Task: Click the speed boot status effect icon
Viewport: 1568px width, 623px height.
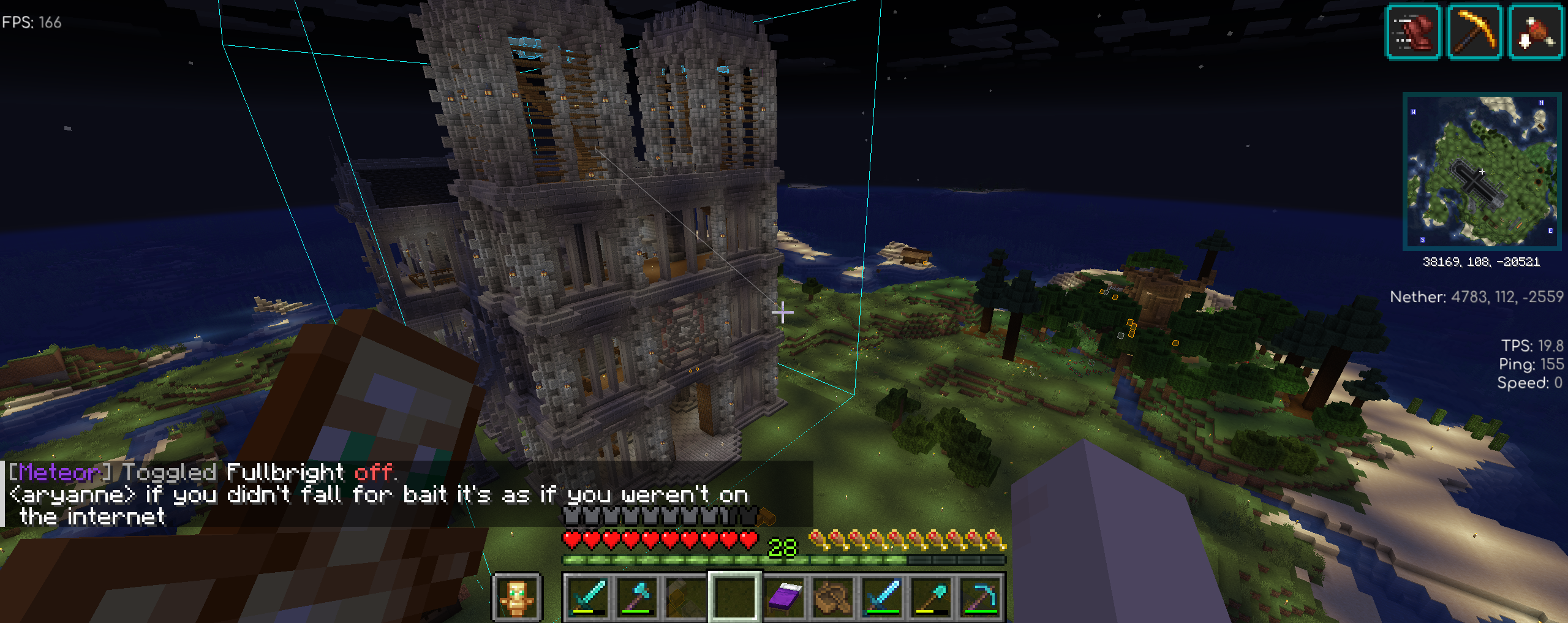Action: pos(1414,32)
